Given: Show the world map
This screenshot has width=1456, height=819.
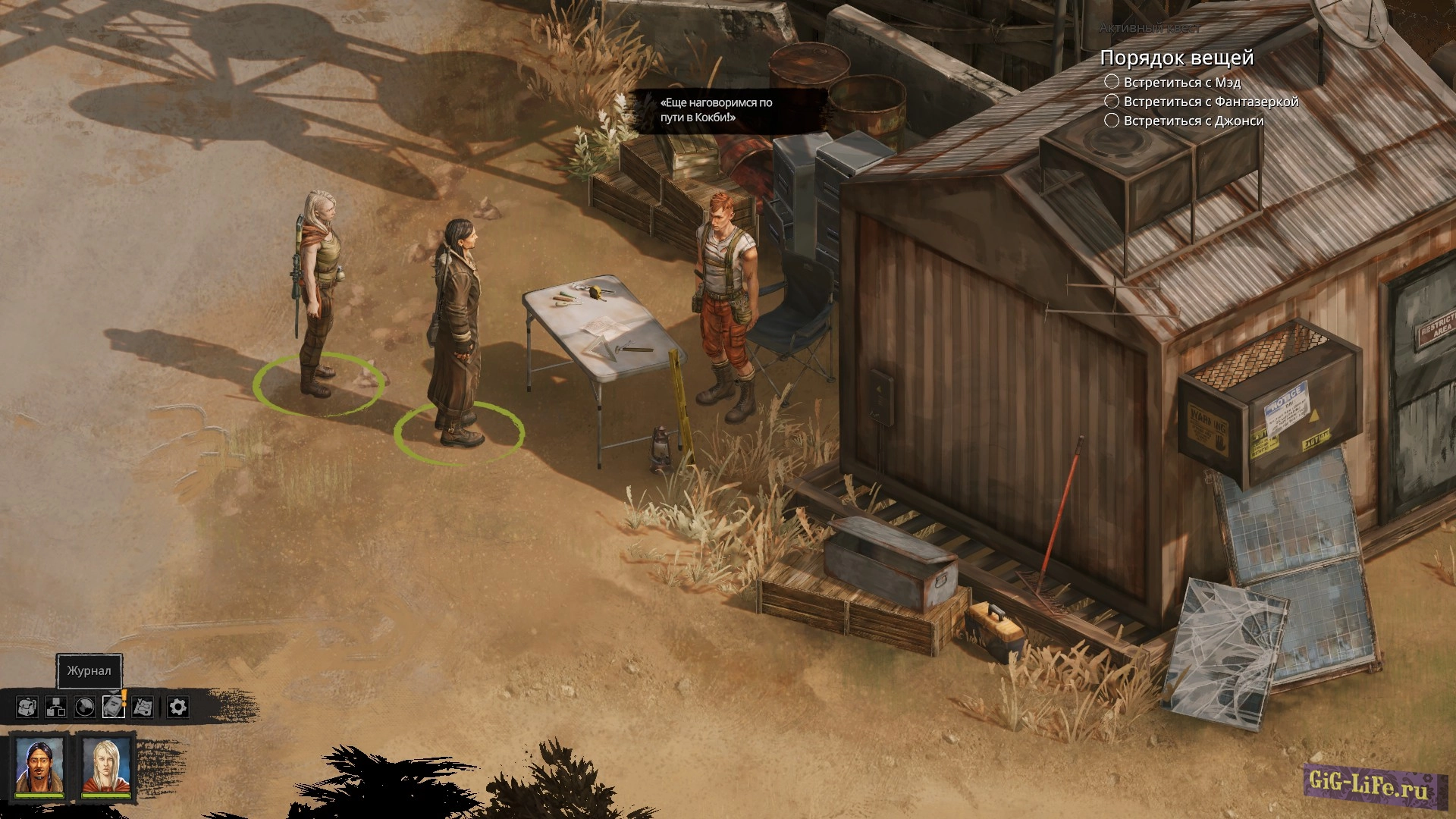Looking at the screenshot, I should point(143,707).
